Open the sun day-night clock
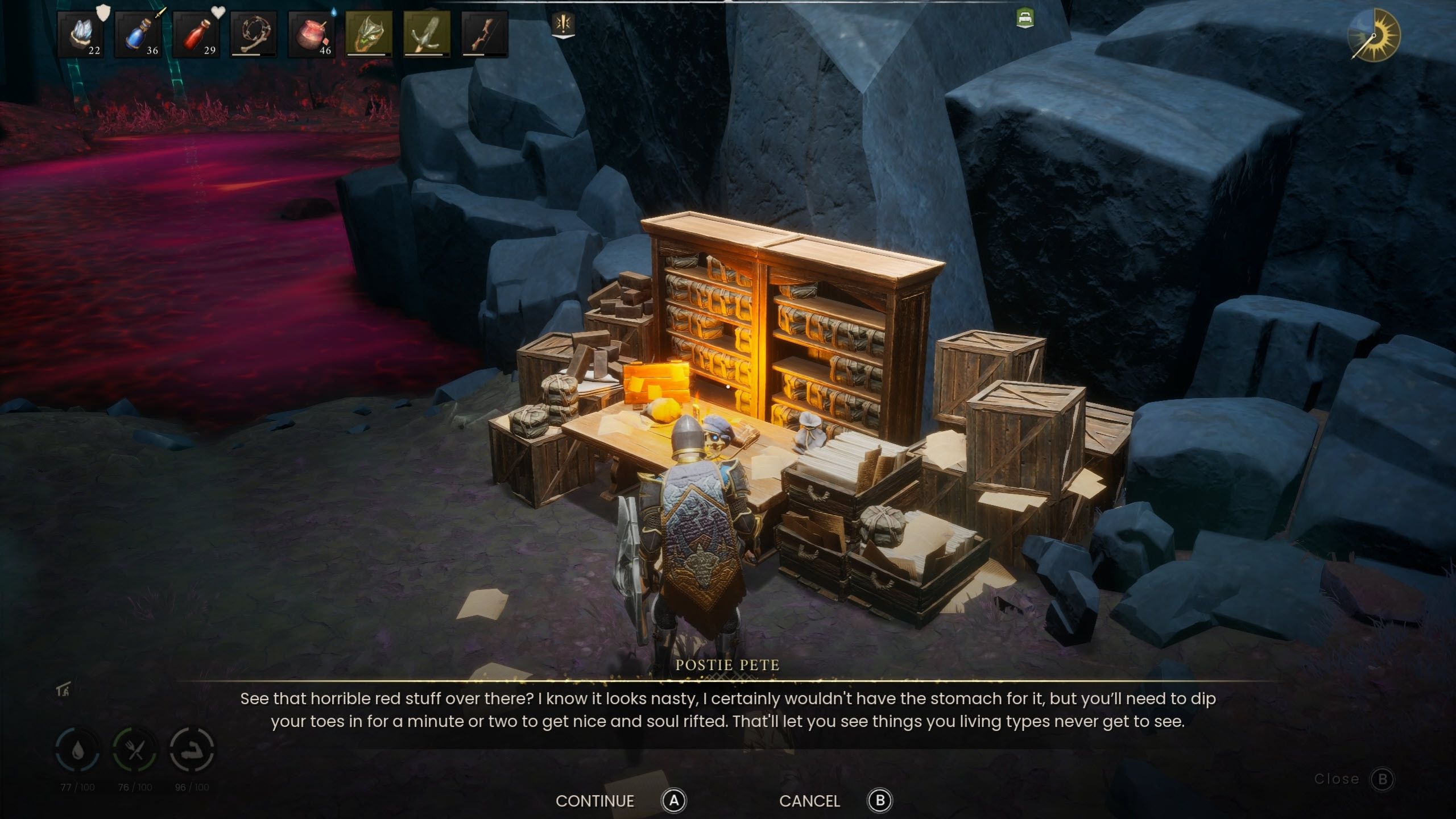The width and height of the screenshot is (1456, 819). pyautogui.click(x=1375, y=35)
